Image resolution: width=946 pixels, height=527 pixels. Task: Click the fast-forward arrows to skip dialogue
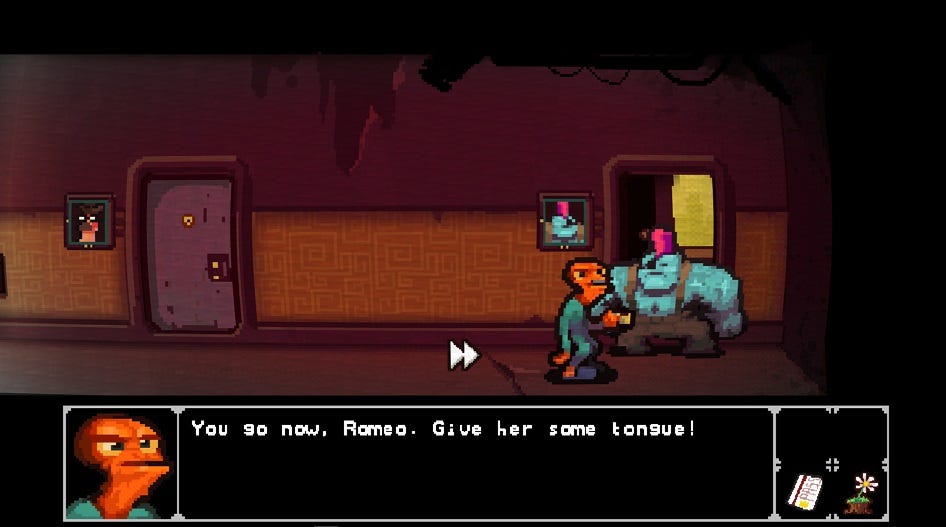coord(463,354)
